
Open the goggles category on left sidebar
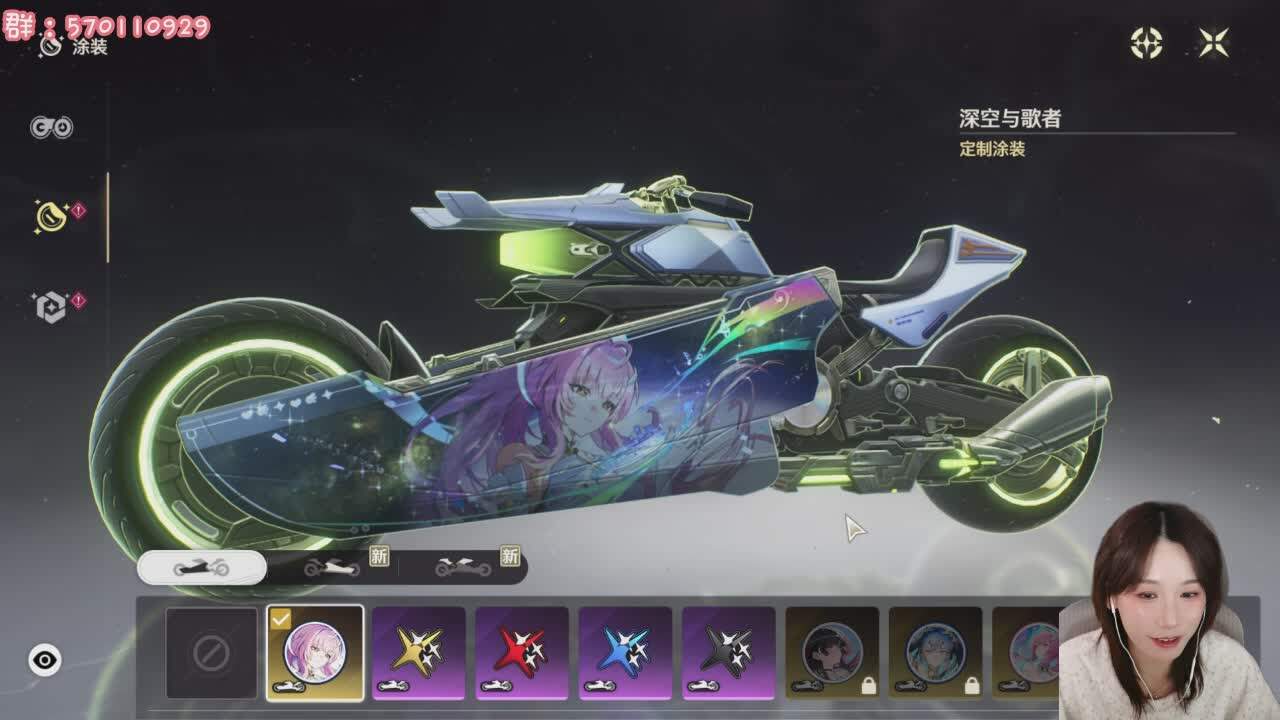[x=51, y=127]
